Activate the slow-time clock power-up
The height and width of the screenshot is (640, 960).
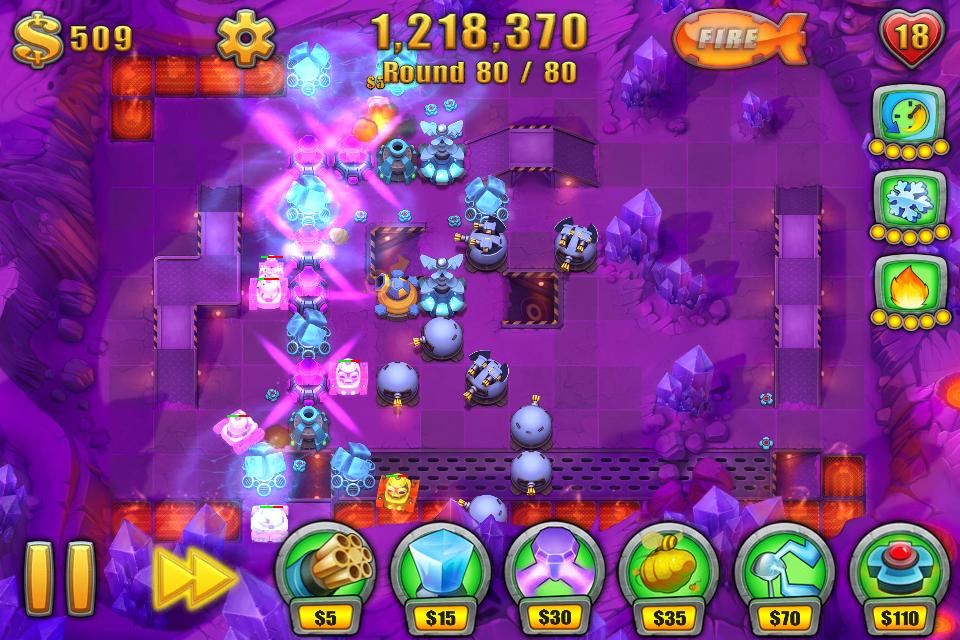tap(909, 117)
